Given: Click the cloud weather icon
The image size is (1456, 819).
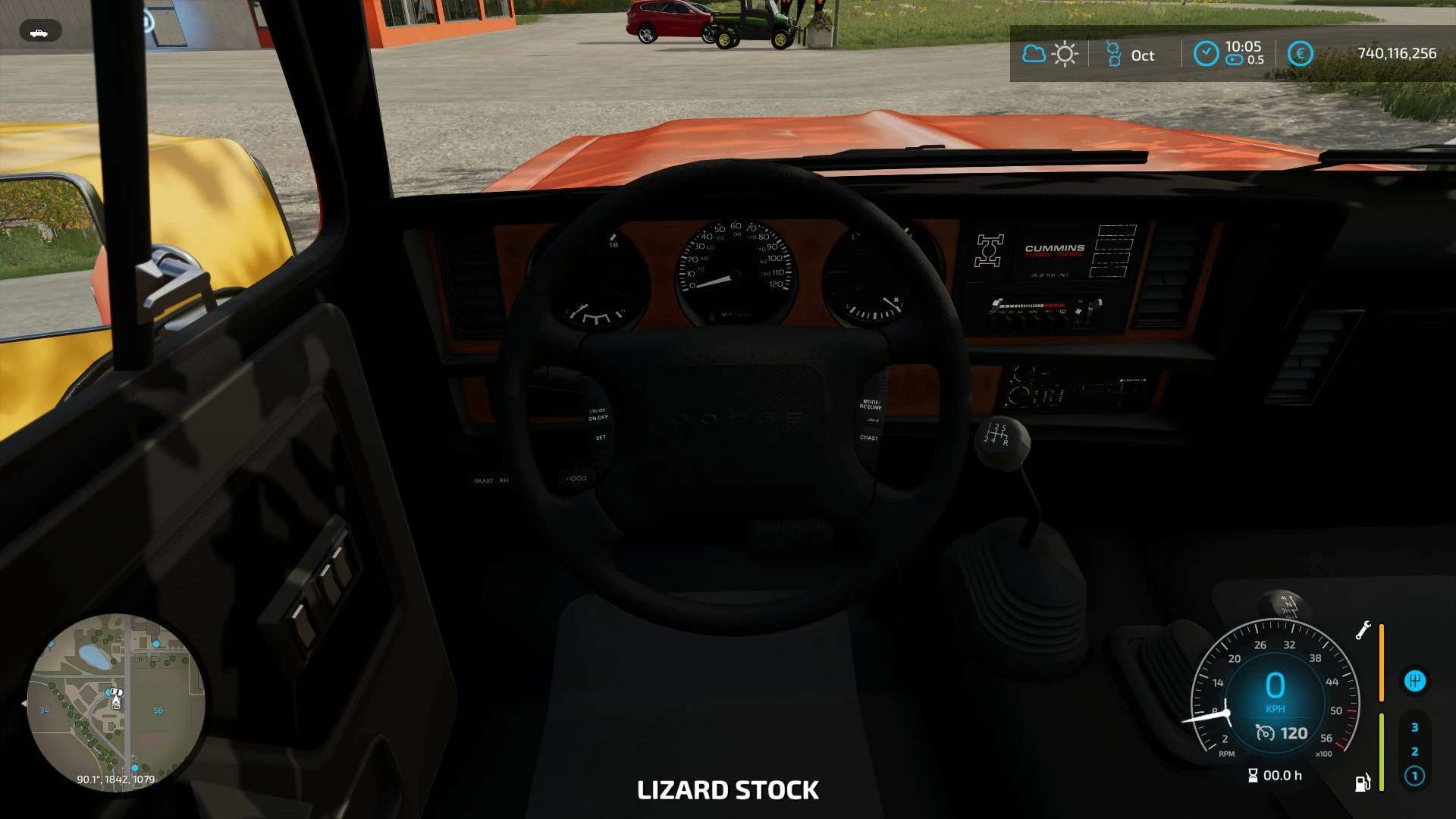Looking at the screenshot, I should coord(1033,54).
